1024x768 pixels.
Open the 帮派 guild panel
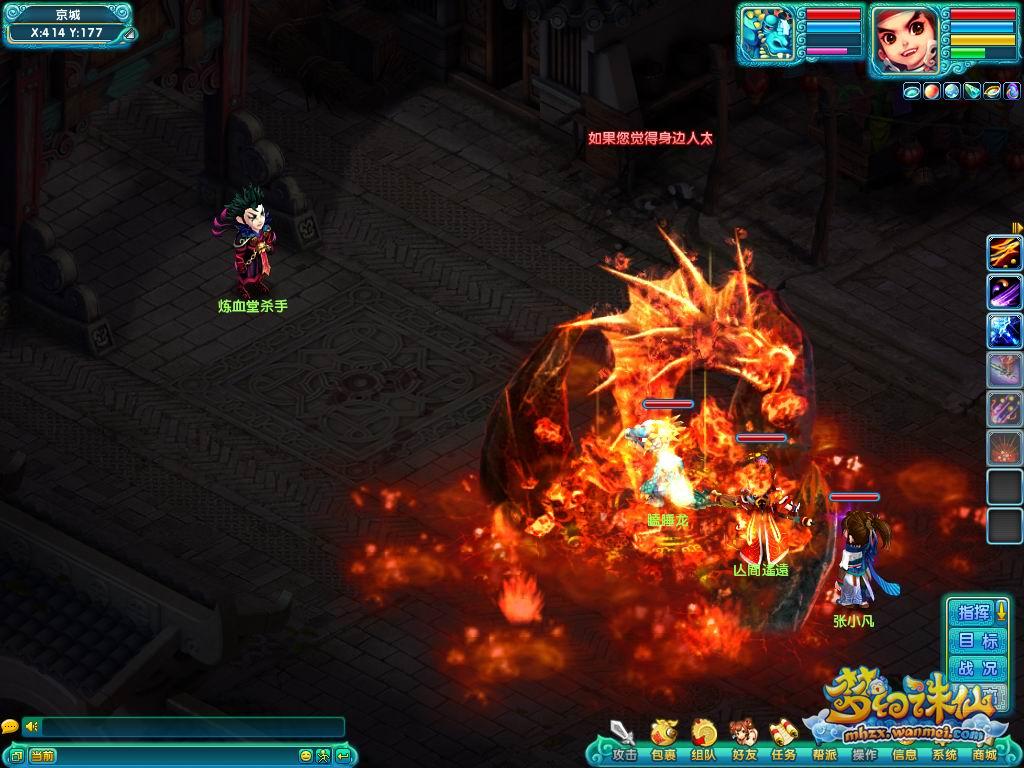point(824,753)
